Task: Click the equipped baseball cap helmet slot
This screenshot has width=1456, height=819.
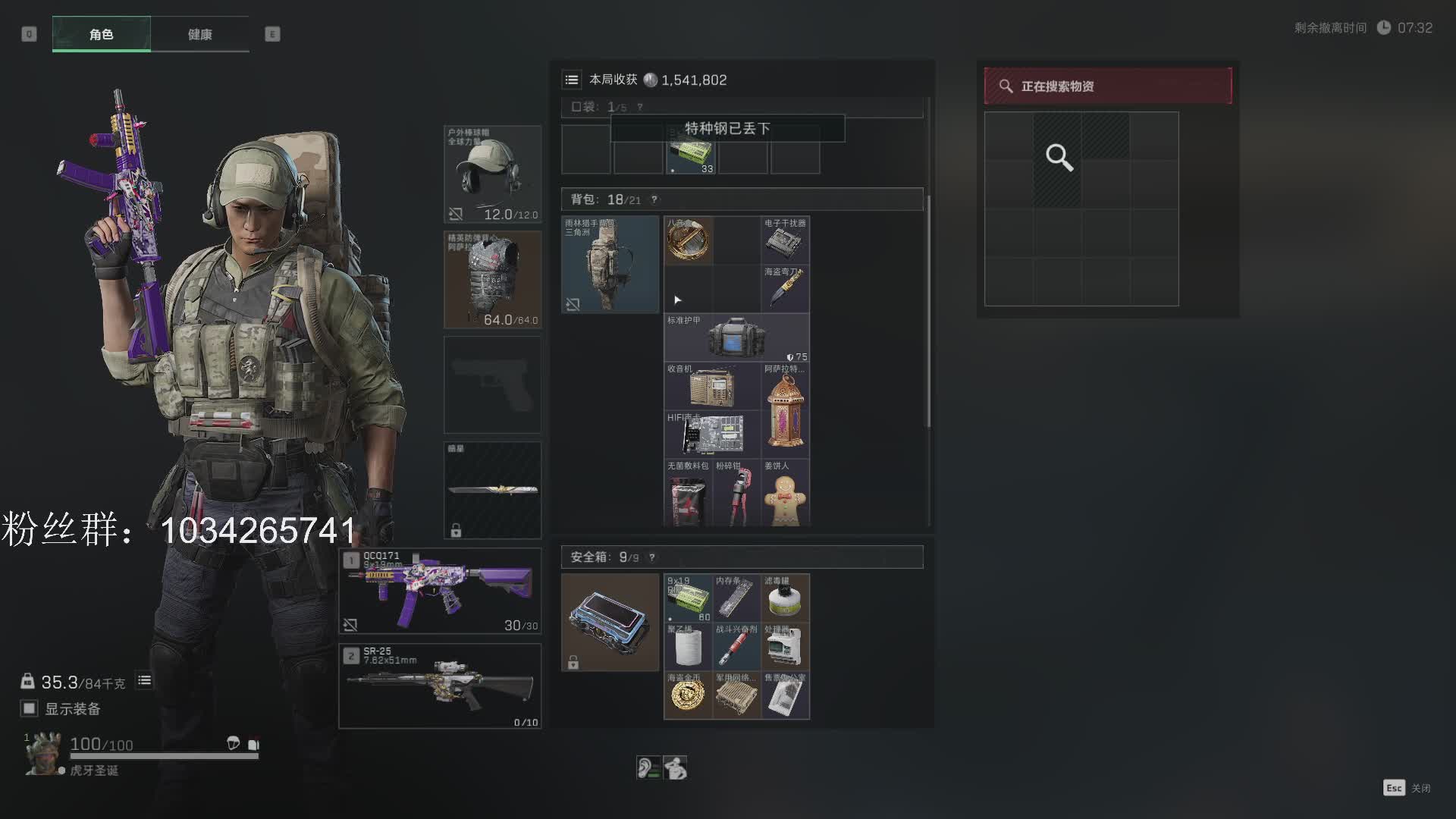Action: pyautogui.click(x=492, y=174)
